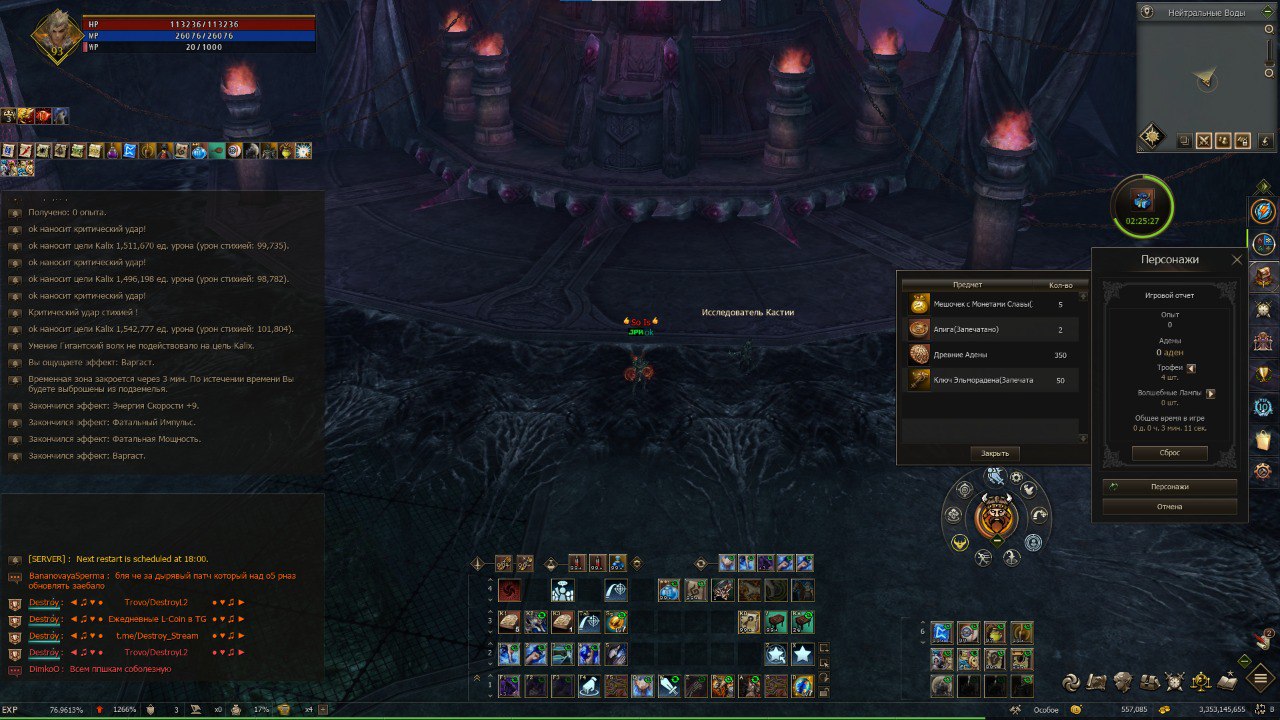Choose the Персонажи button at panel bottom

click(x=1169, y=487)
